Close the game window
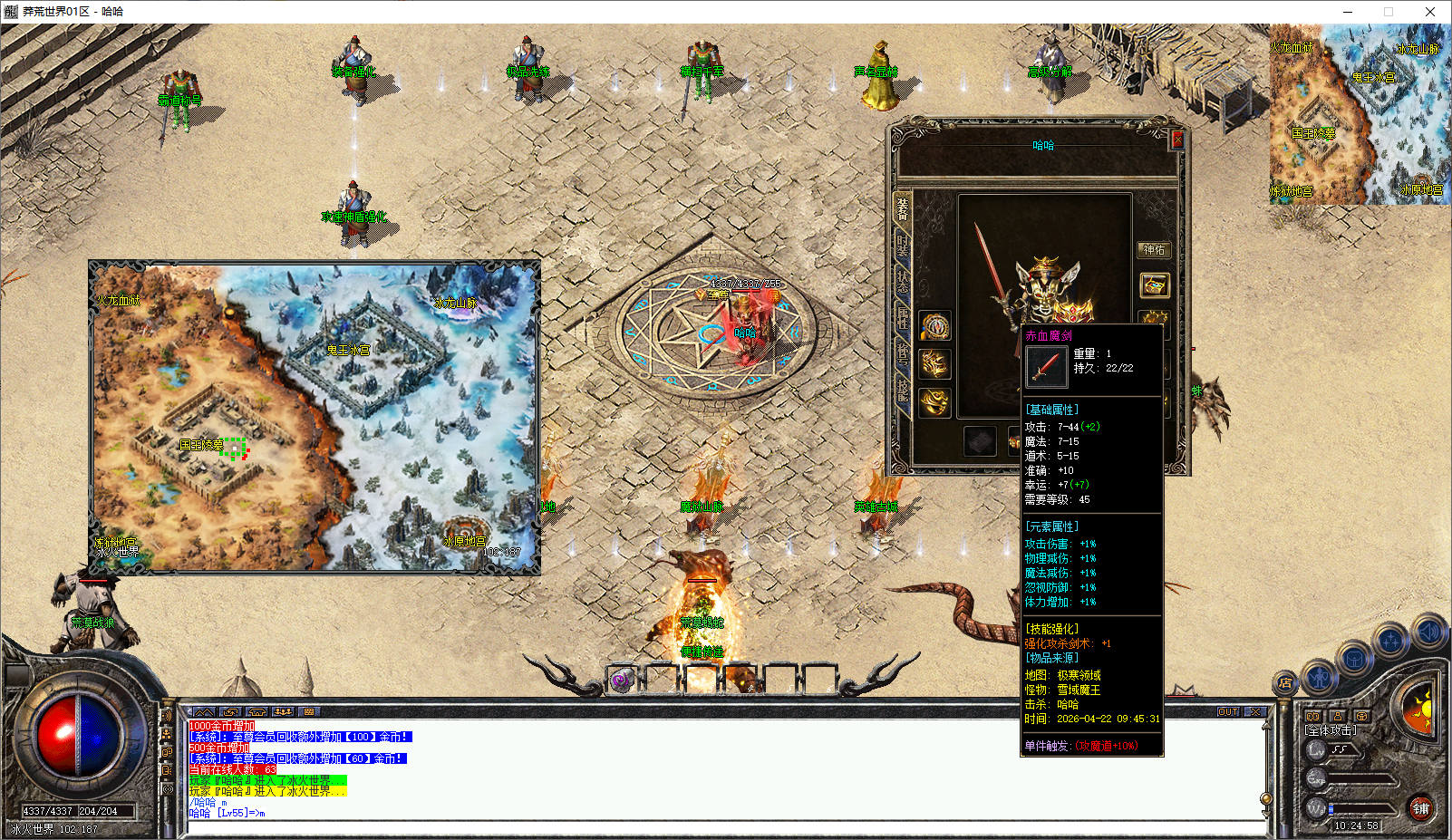 (x=1430, y=12)
